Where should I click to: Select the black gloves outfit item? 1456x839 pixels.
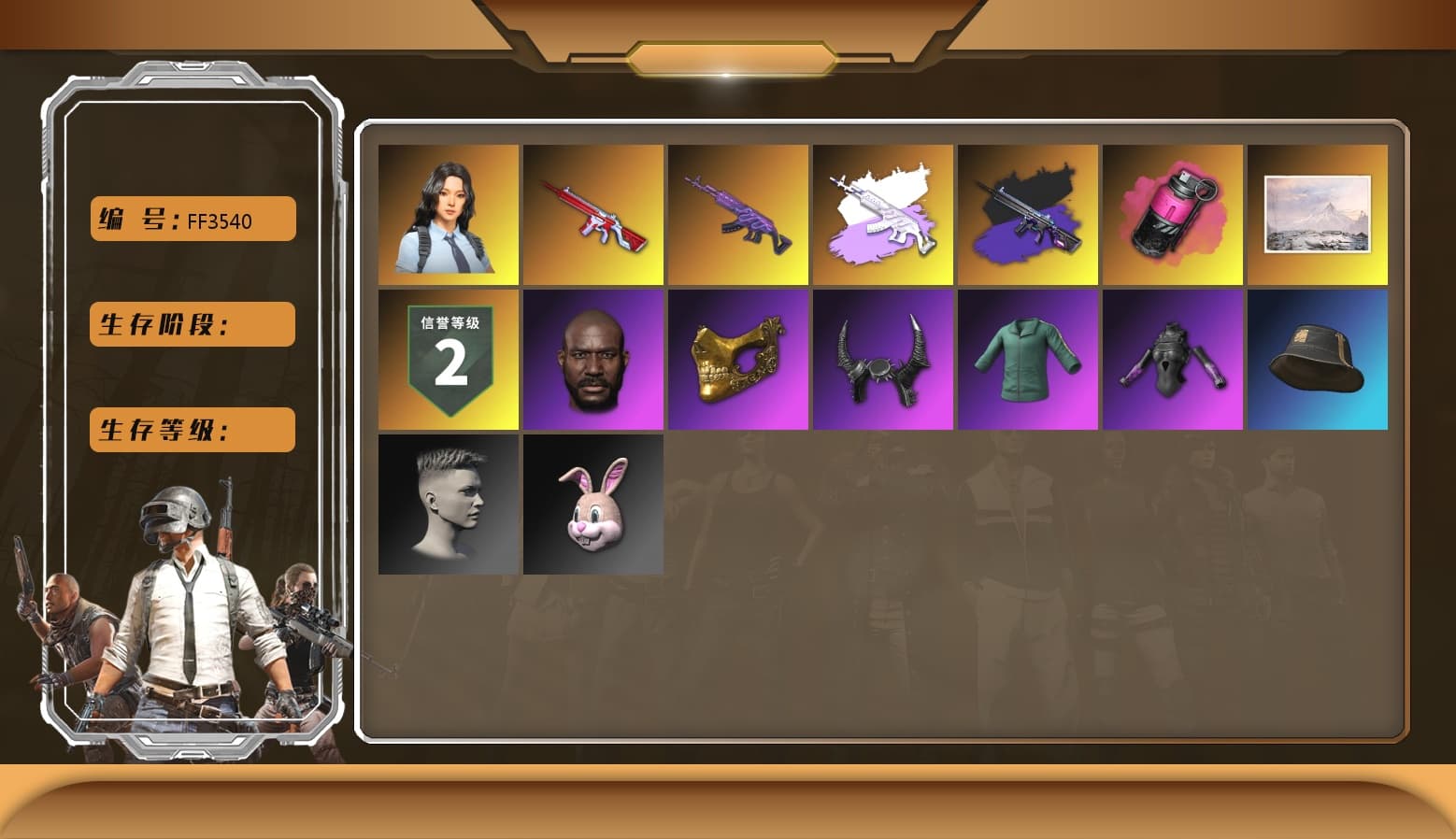pyautogui.click(x=1172, y=359)
